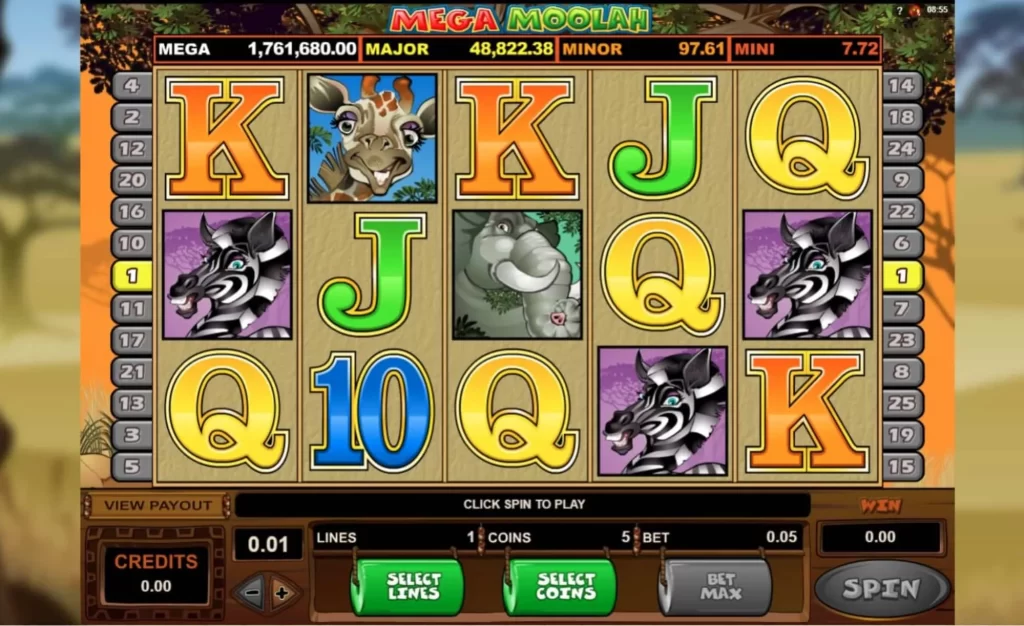Choose payline 25 marker
1024x626 pixels.
coord(902,403)
